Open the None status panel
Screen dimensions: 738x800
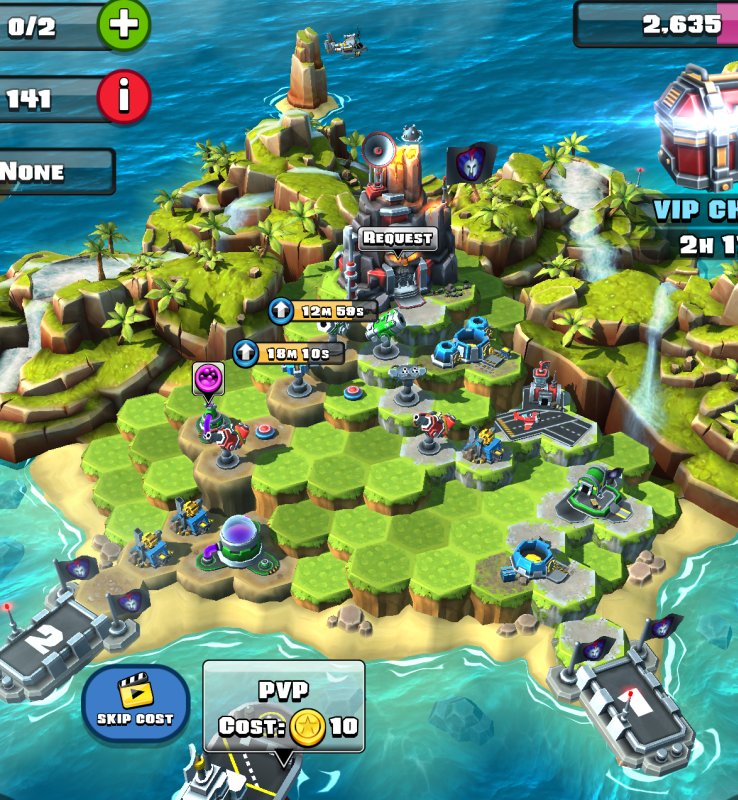(x=54, y=171)
